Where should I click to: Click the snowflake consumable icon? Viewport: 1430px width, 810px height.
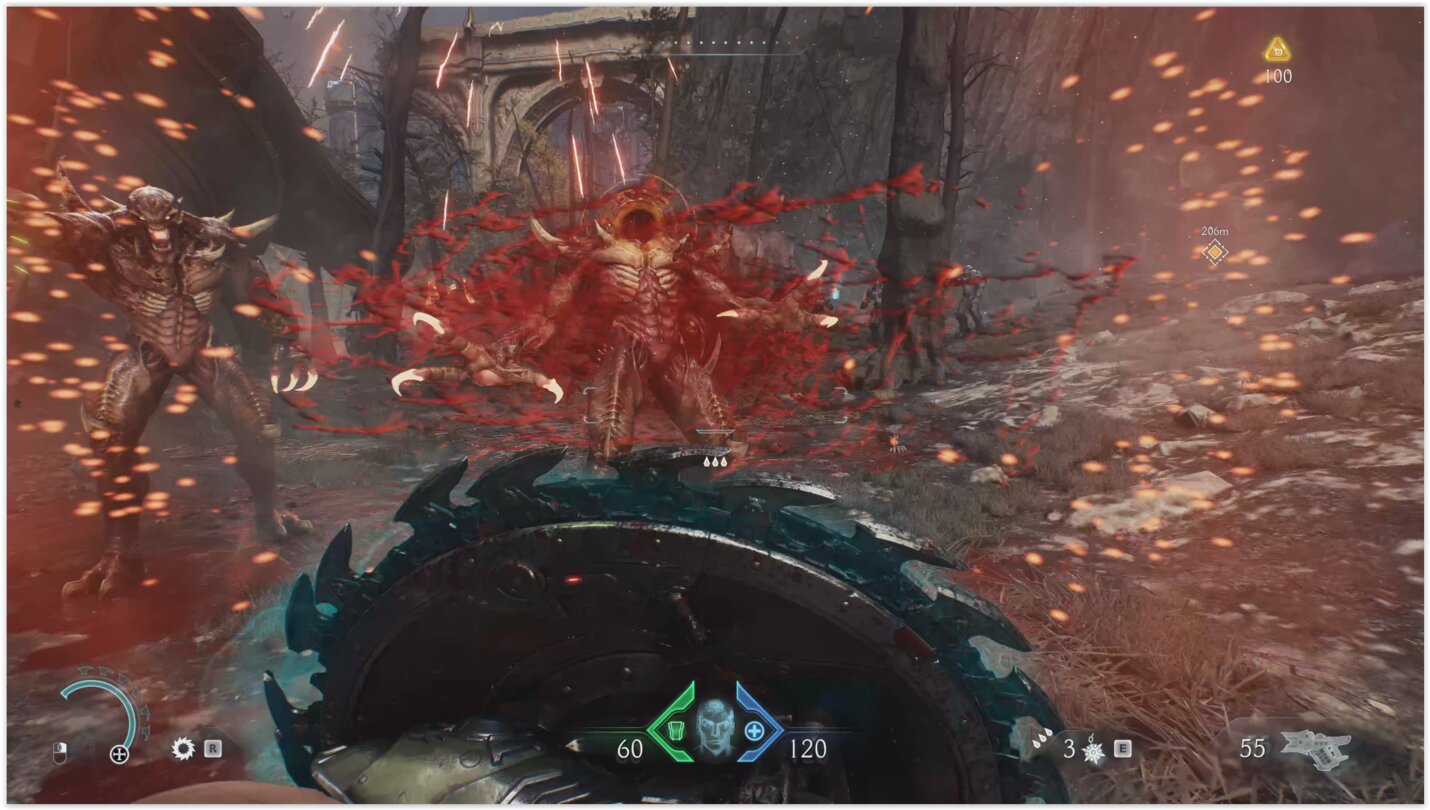pos(1092,751)
